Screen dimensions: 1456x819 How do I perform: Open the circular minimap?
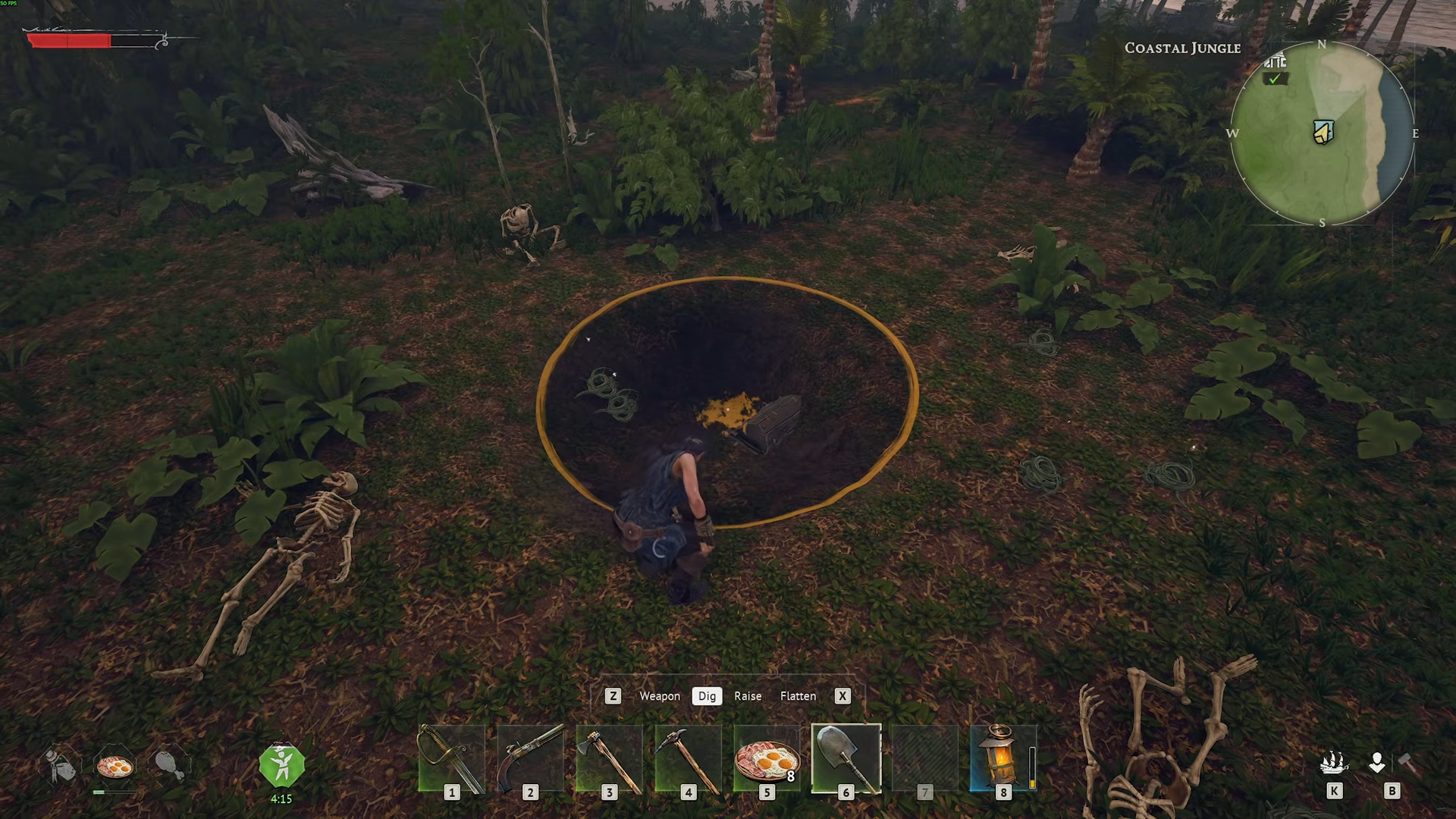click(1322, 133)
